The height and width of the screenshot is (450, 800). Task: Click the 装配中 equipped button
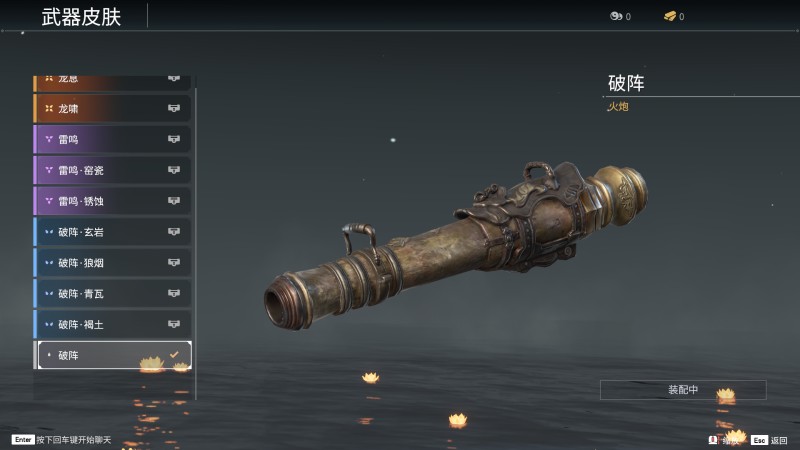(x=683, y=390)
